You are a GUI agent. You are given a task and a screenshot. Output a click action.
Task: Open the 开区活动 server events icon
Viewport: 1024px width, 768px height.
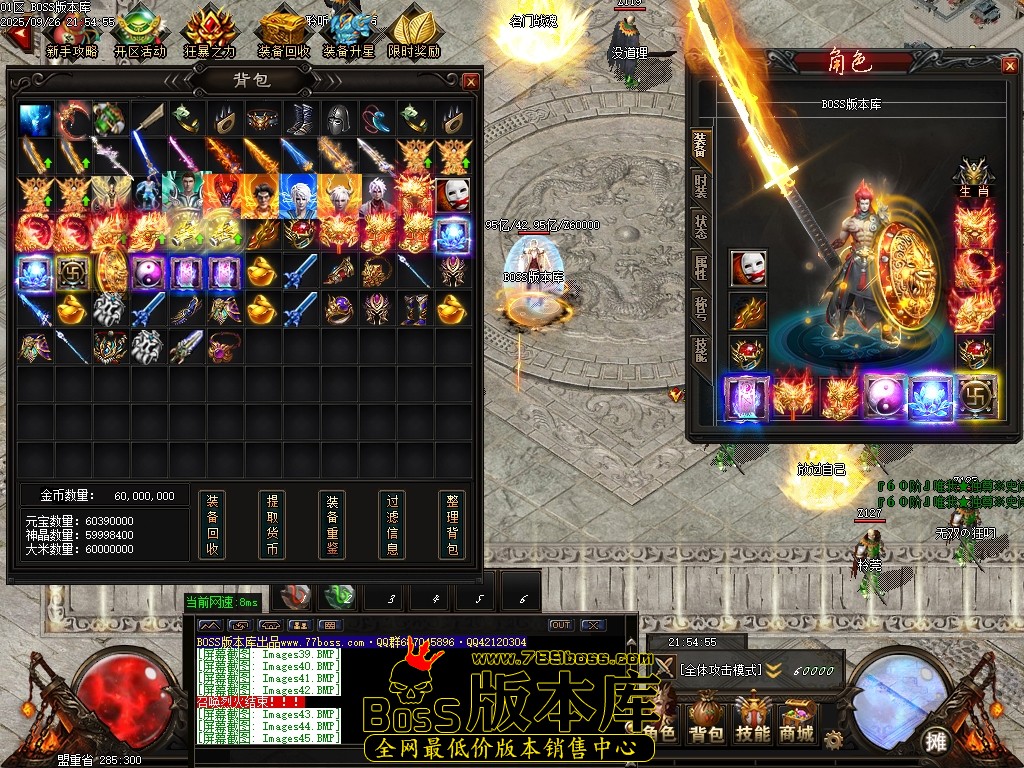140,34
